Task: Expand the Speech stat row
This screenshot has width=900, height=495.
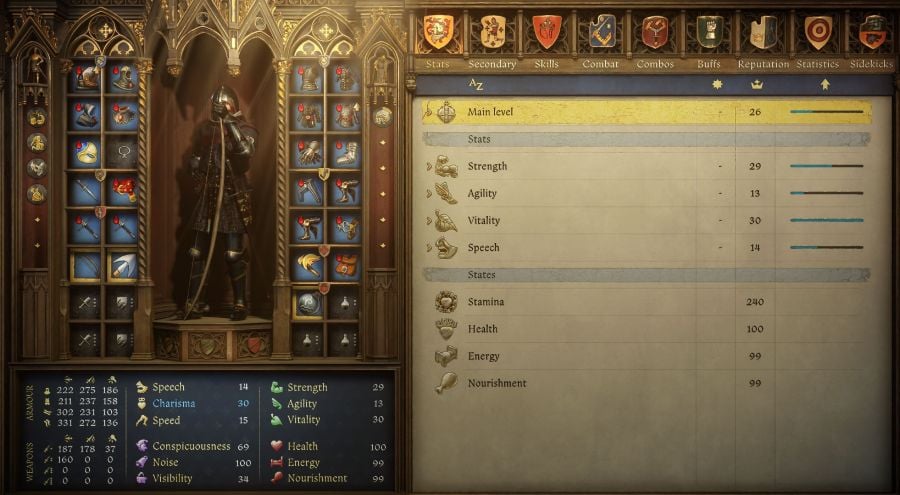Action: coord(430,247)
